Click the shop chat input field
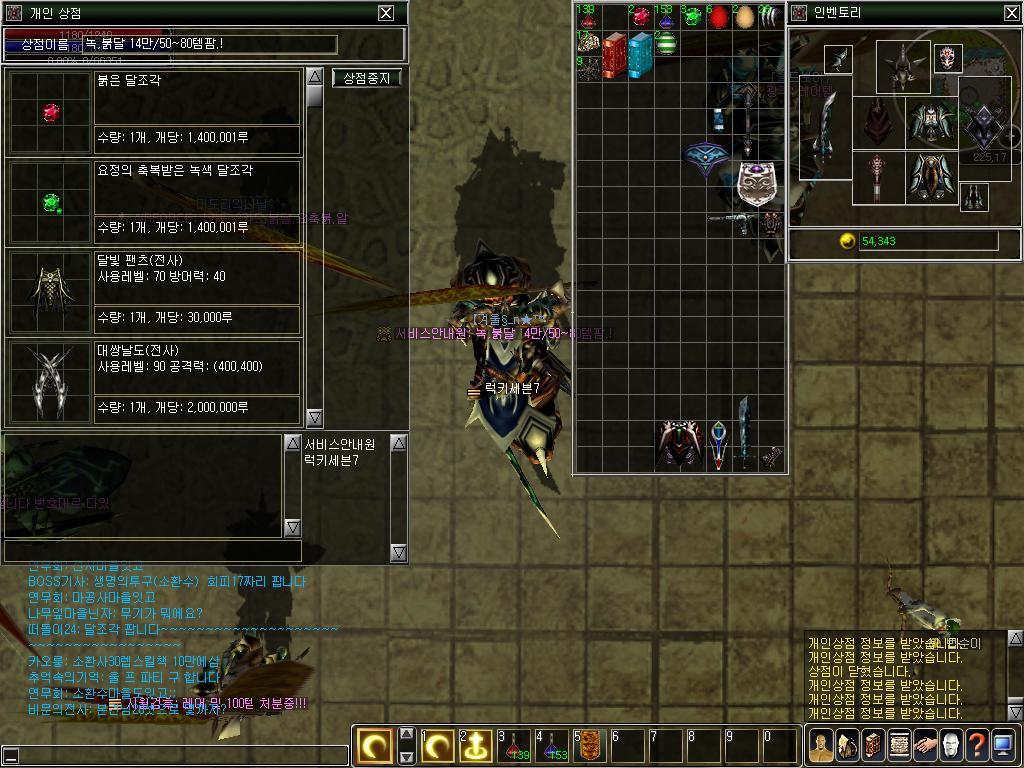Screen dimensions: 1024x768 (x=152, y=551)
